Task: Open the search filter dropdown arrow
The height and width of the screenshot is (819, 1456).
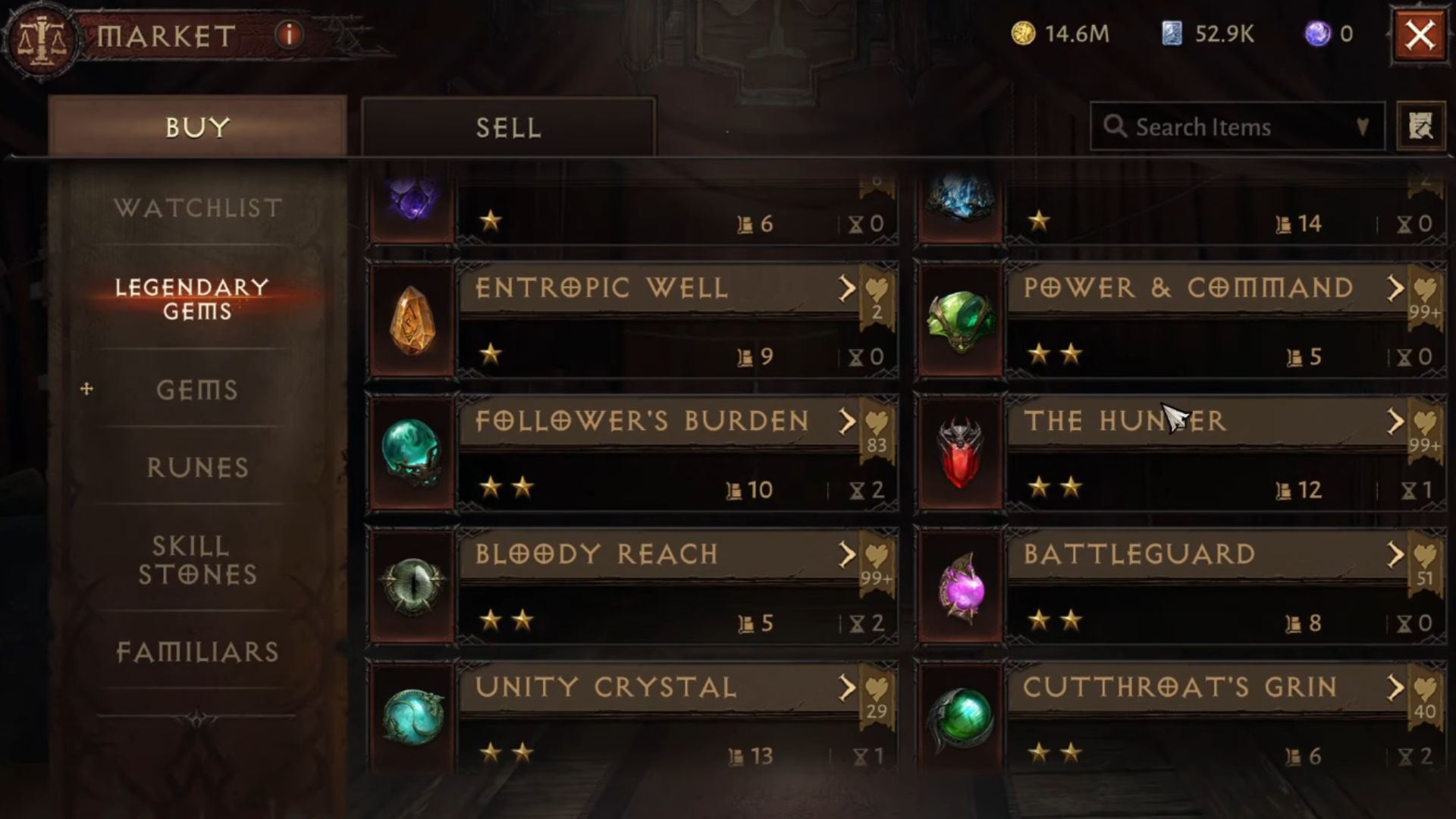Action: tap(1361, 127)
